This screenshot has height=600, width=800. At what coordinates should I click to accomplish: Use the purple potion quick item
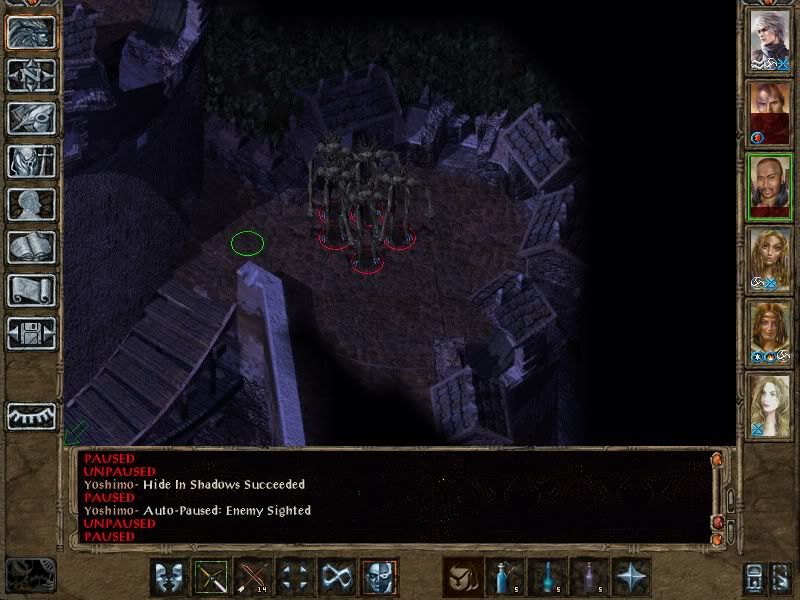click(590, 577)
